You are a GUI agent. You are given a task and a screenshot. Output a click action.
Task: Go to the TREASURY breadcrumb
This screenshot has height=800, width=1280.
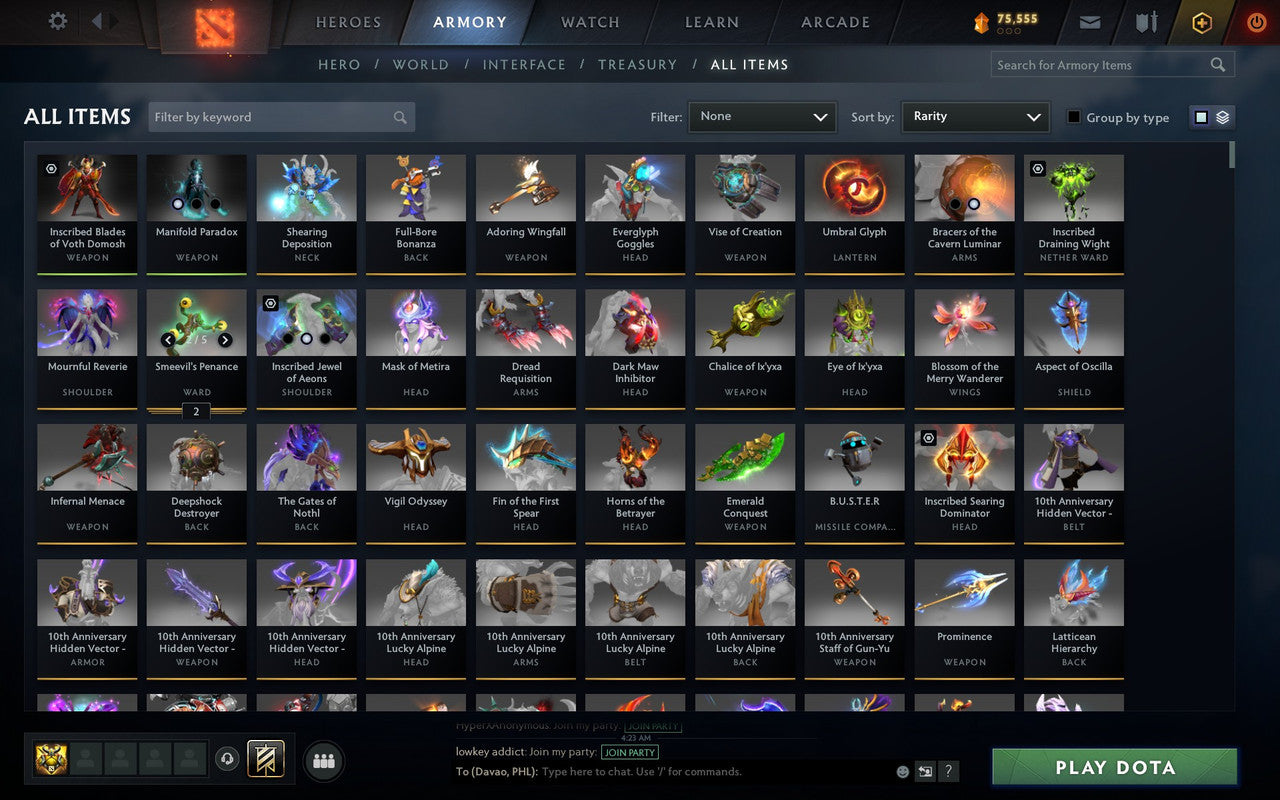point(637,64)
